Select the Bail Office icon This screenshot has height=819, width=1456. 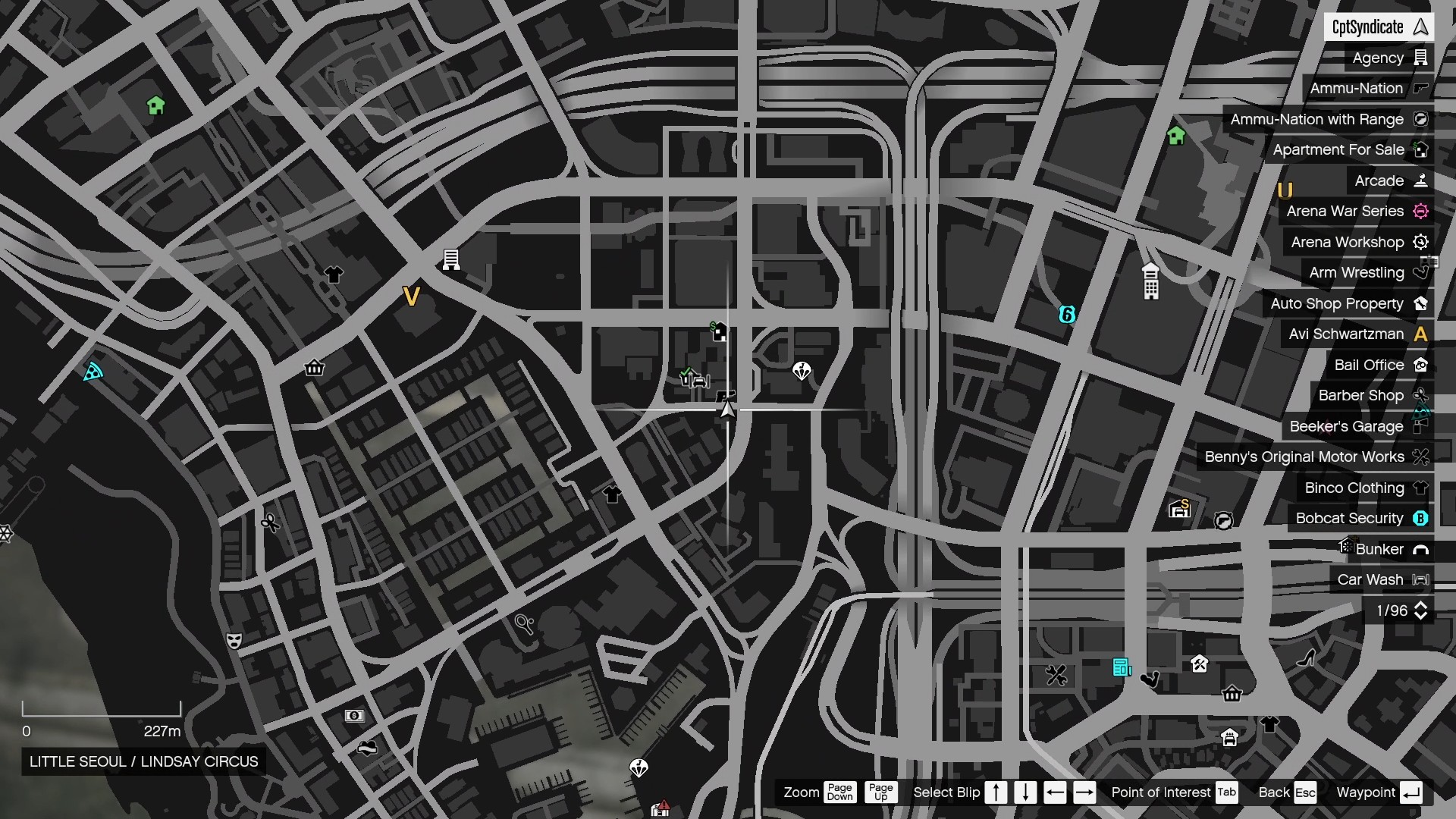1422,365
